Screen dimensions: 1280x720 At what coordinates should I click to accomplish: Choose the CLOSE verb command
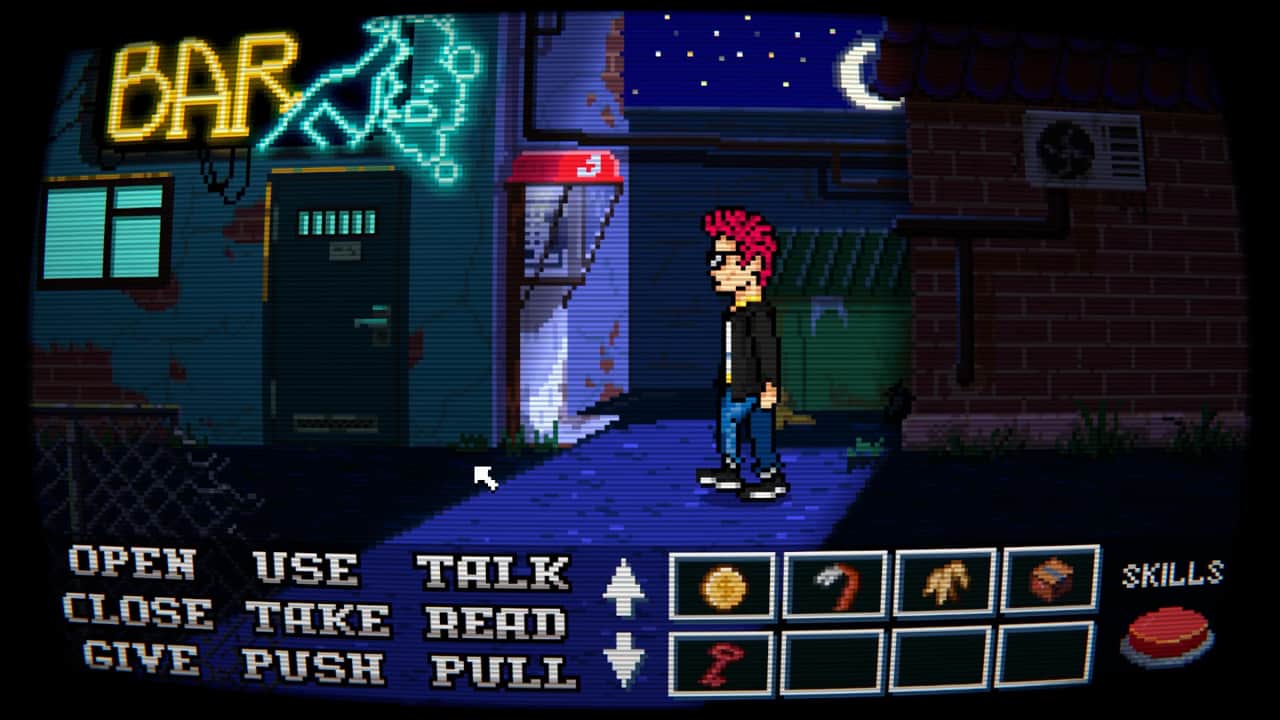(x=138, y=611)
